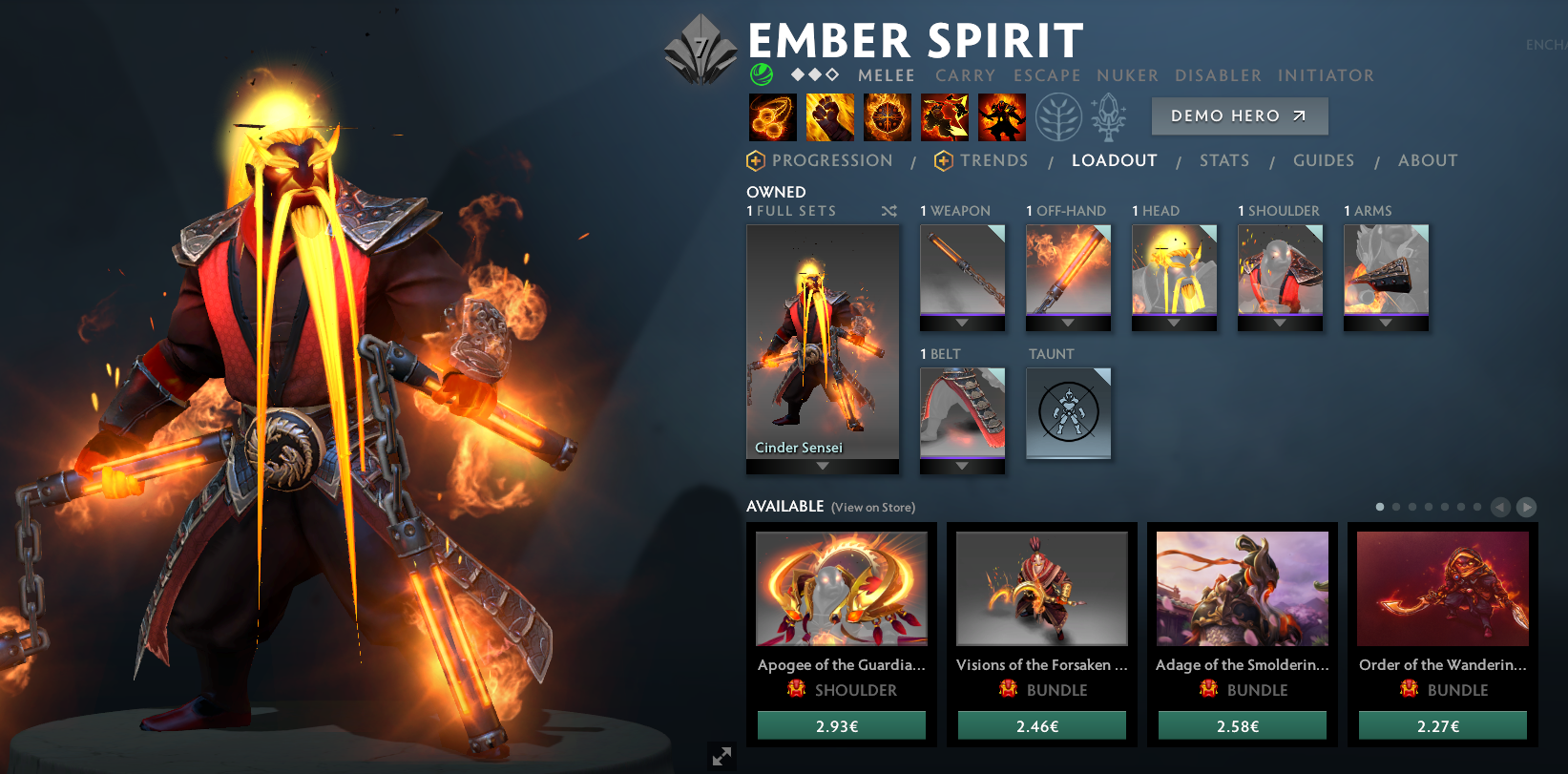Image resolution: width=1568 pixels, height=774 pixels.
Task: Select the Sleight of Fist ability icon
Action: coord(829,115)
